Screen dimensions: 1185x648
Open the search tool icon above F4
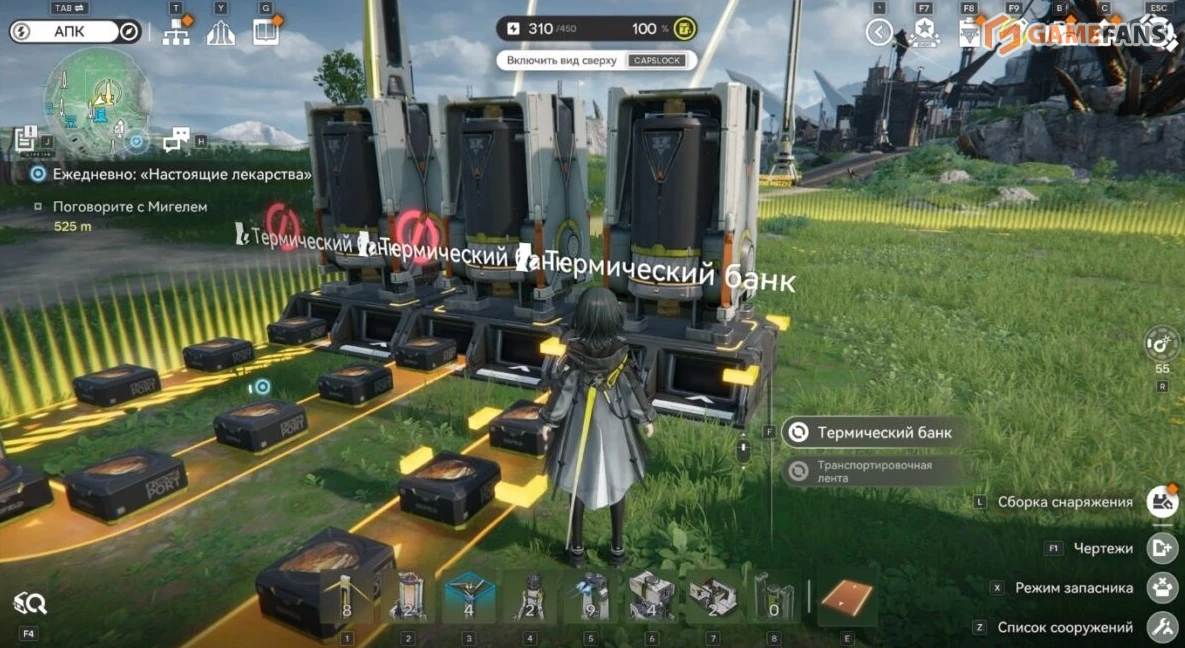pyautogui.click(x=29, y=603)
